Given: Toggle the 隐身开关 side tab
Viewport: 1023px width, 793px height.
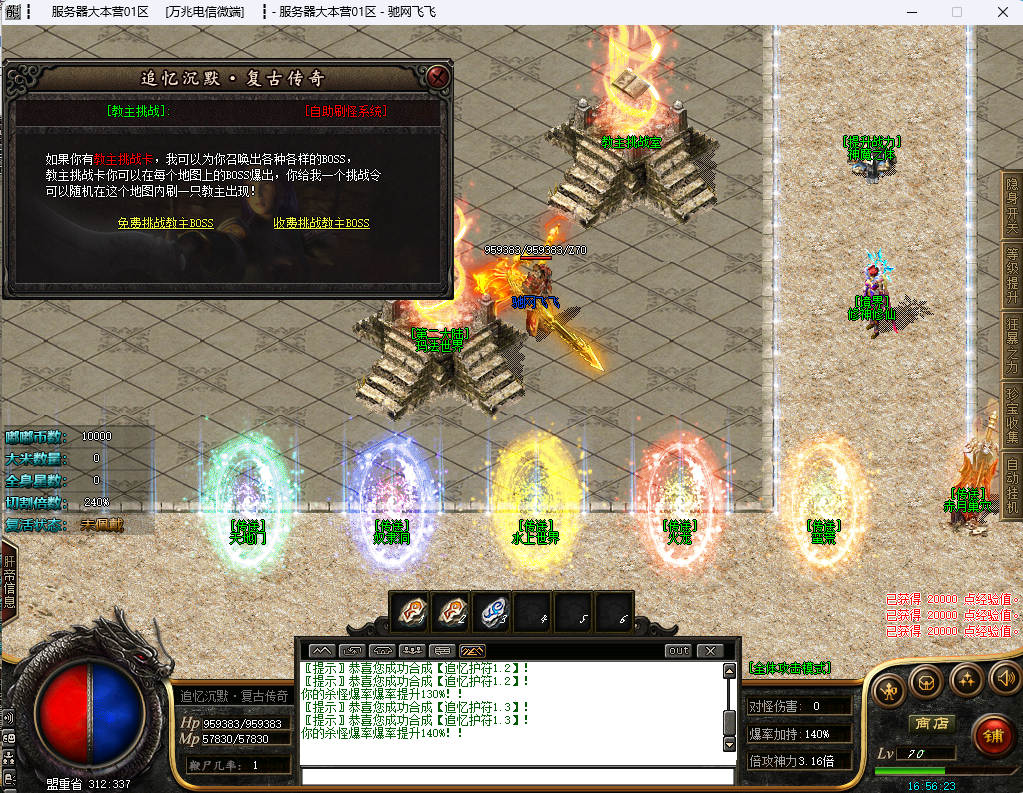Looking at the screenshot, I should click(1012, 204).
